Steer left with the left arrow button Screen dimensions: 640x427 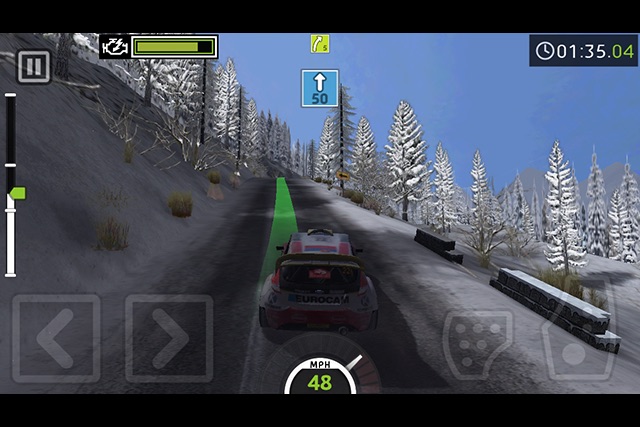point(56,338)
